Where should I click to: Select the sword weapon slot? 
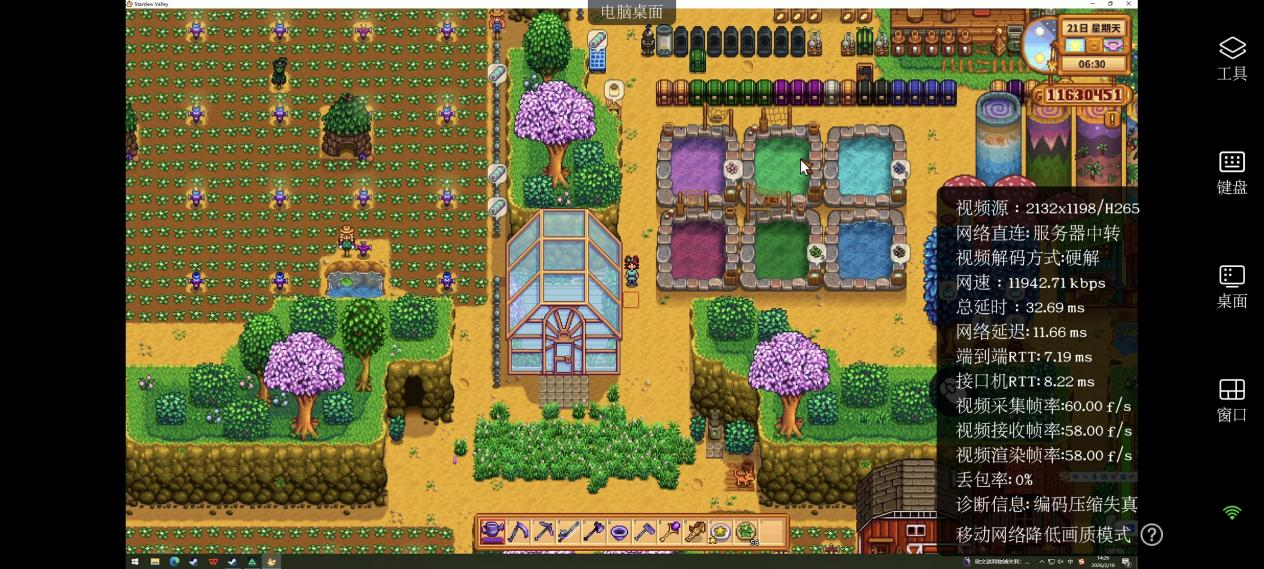(568, 532)
